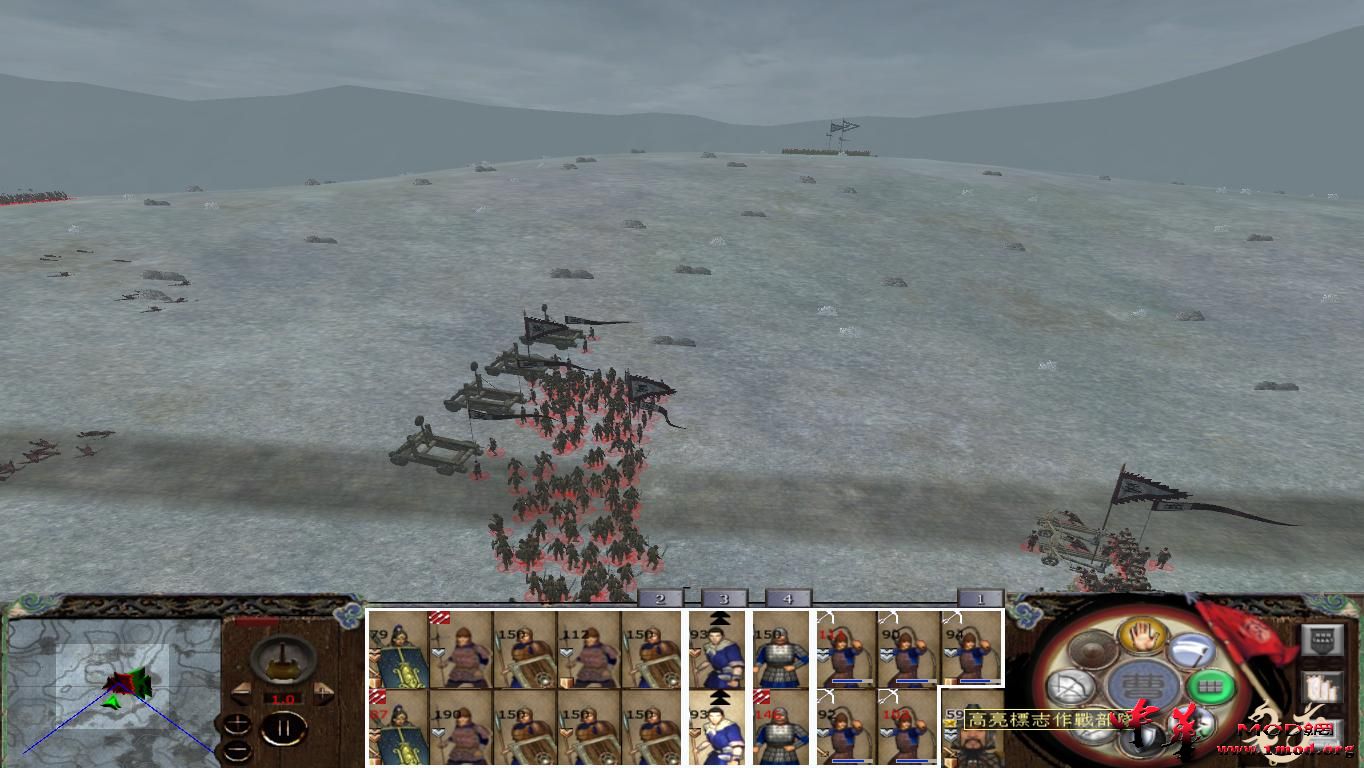Viewport: 1364px width, 768px height.
Task: Click the bow-and-arrow icon on the command wheel
Action: coord(1070,686)
